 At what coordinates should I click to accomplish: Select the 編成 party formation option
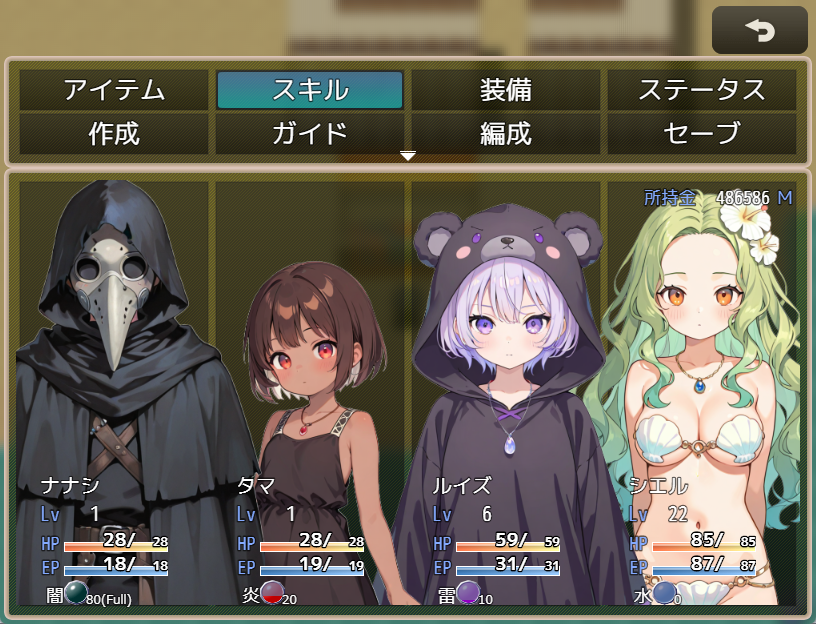[x=506, y=133]
